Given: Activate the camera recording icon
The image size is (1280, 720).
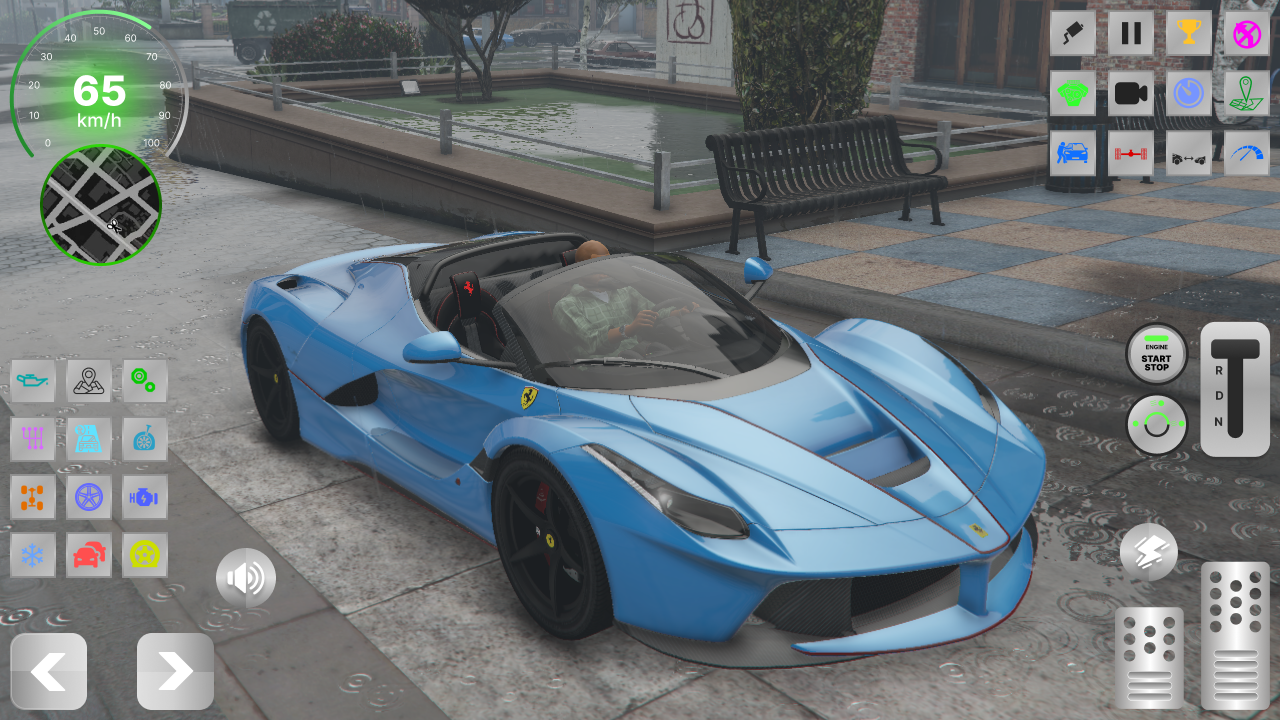Looking at the screenshot, I should click(1130, 93).
